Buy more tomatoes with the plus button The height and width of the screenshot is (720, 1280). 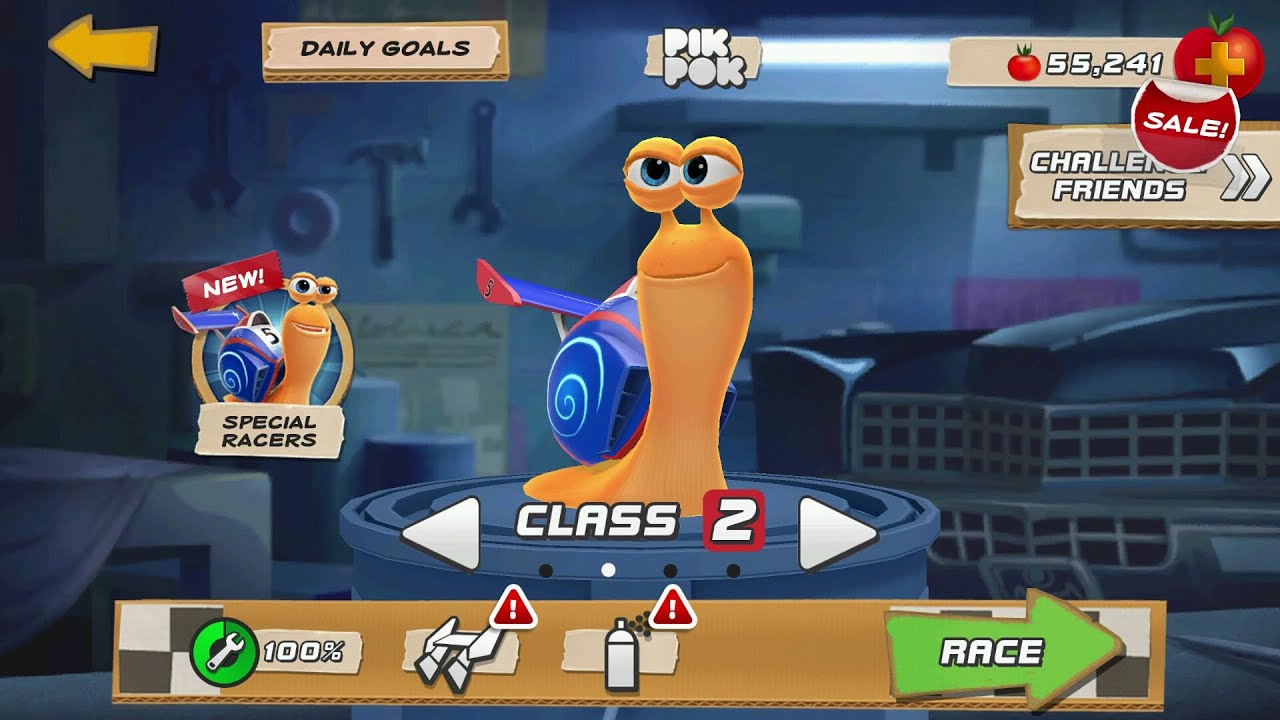point(1219,58)
